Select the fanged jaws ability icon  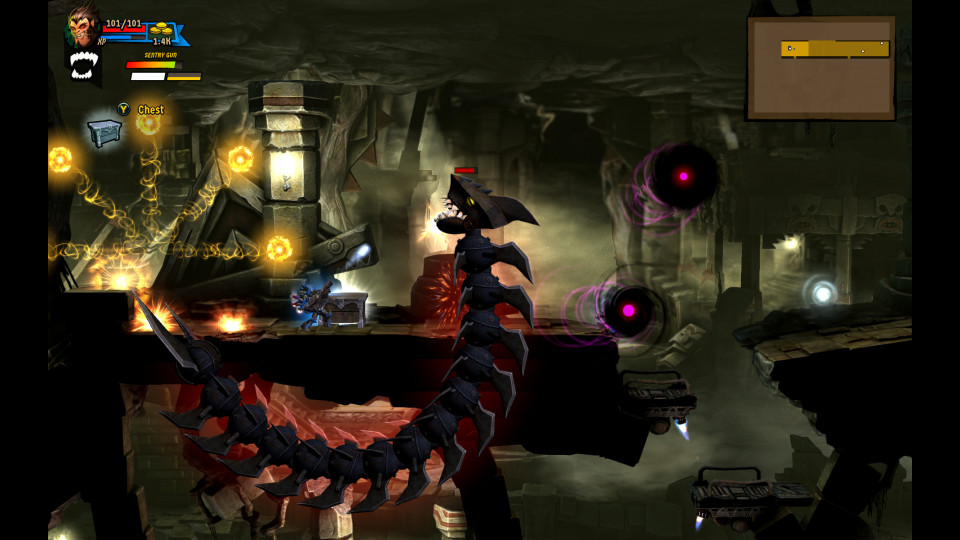[82, 64]
